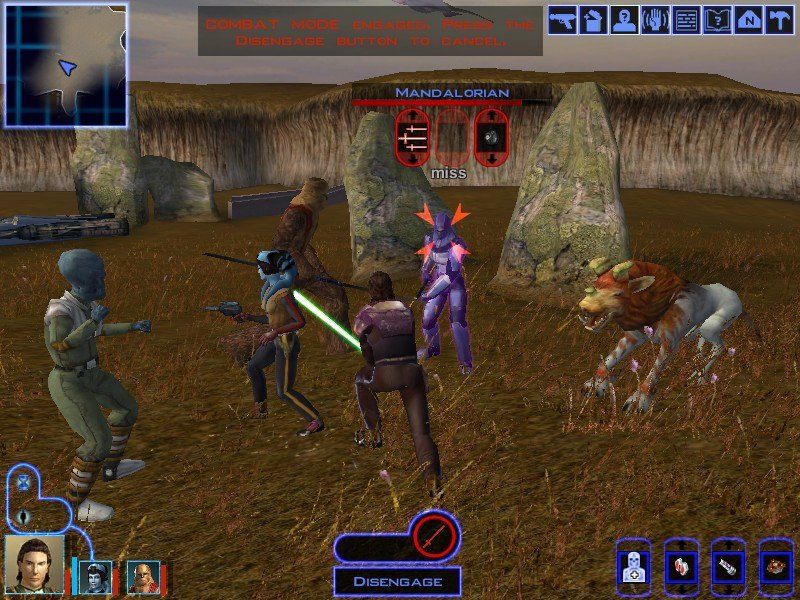Open the Character sheet icon
The image size is (800, 600).
click(625, 20)
